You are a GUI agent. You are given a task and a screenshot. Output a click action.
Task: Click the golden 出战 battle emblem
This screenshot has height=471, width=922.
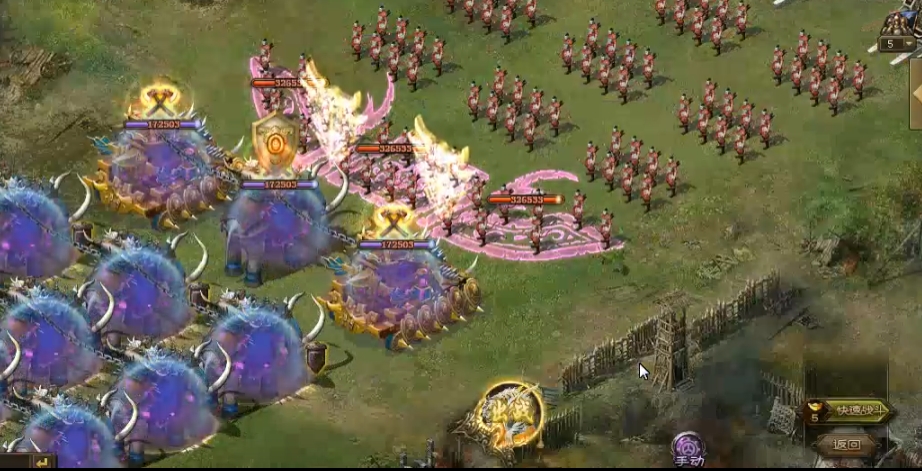tap(511, 414)
